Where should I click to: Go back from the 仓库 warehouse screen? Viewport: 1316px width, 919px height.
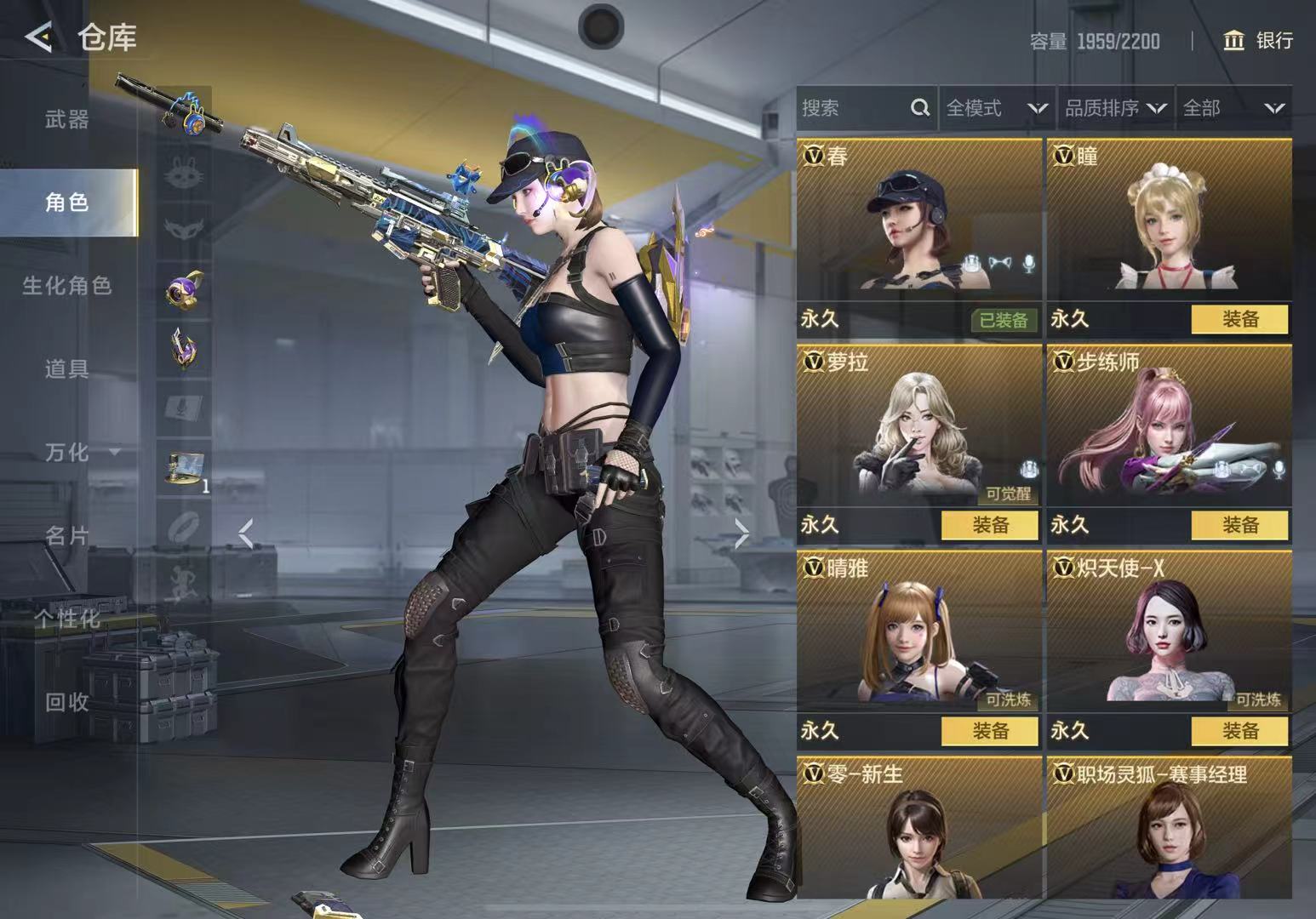pos(38,38)
